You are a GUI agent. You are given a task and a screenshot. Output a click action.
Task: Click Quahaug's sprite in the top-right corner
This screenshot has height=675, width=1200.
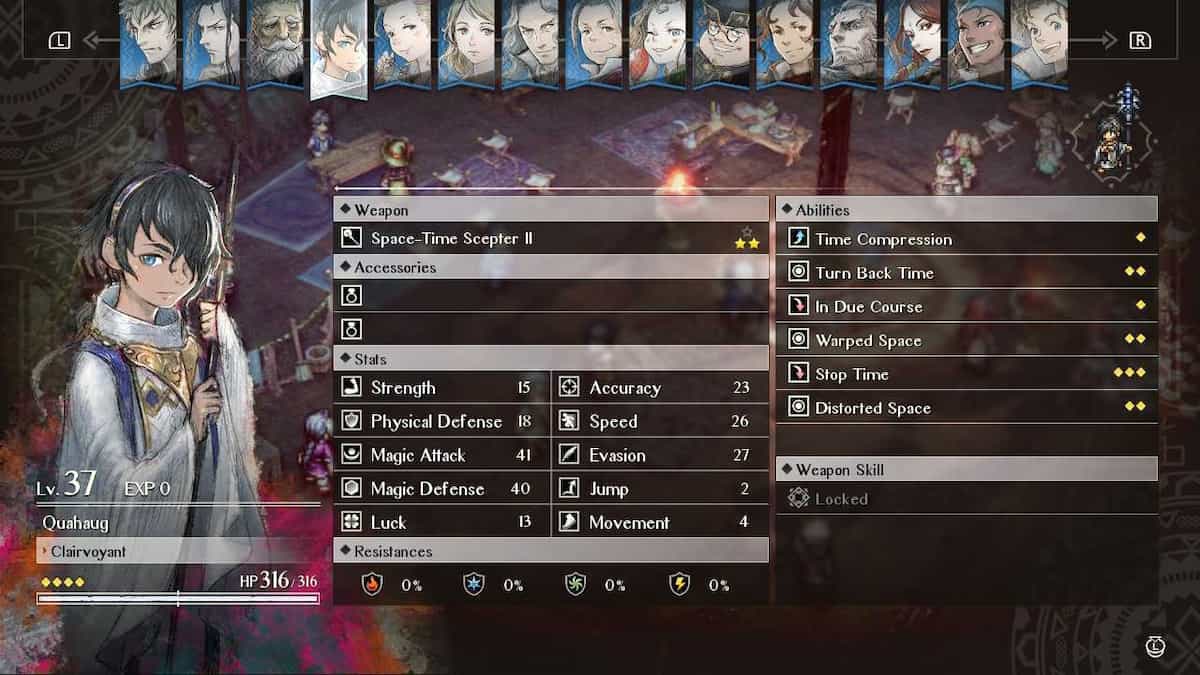(x=1112, y=142)
